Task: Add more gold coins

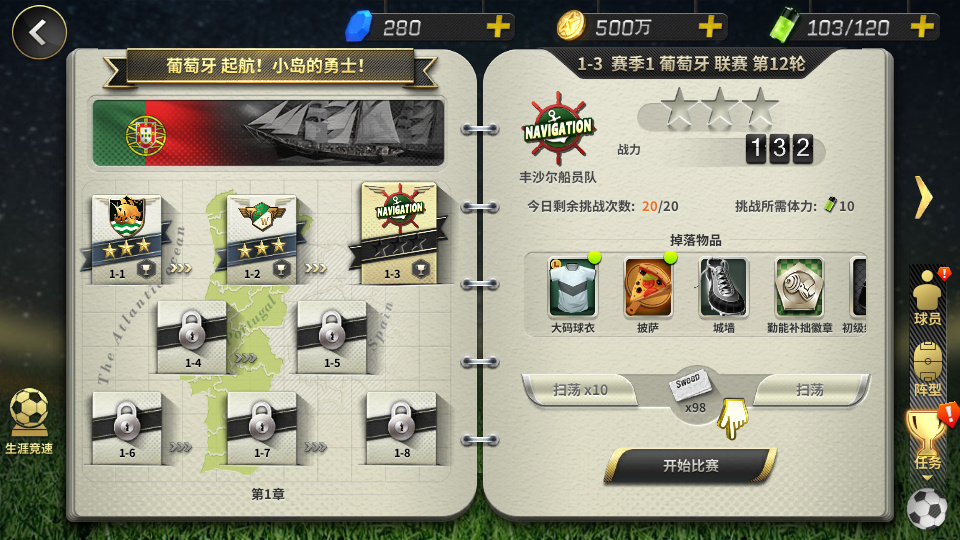Action: (709, 27)
